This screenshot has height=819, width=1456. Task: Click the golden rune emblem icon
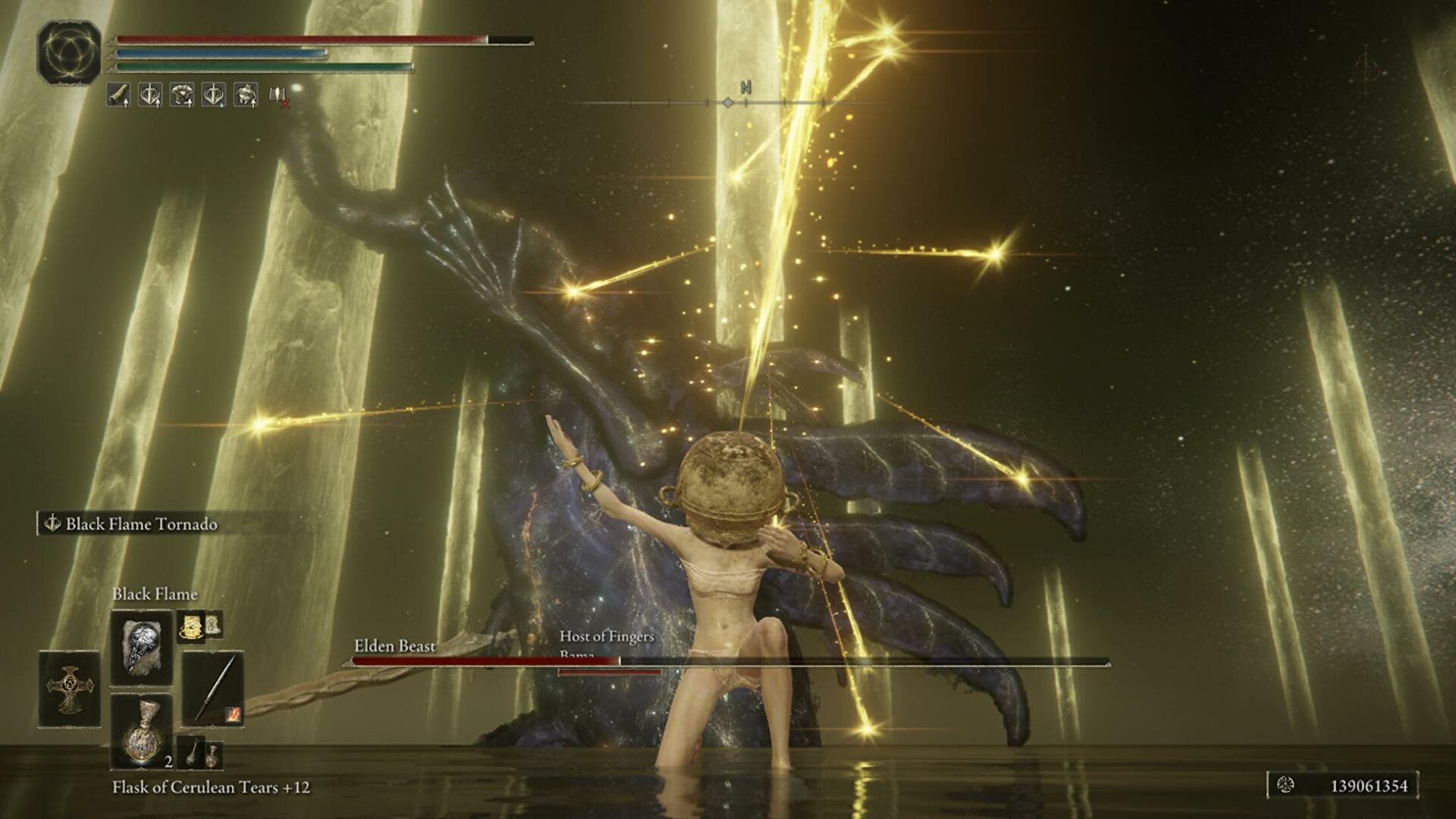coord(70,52)
